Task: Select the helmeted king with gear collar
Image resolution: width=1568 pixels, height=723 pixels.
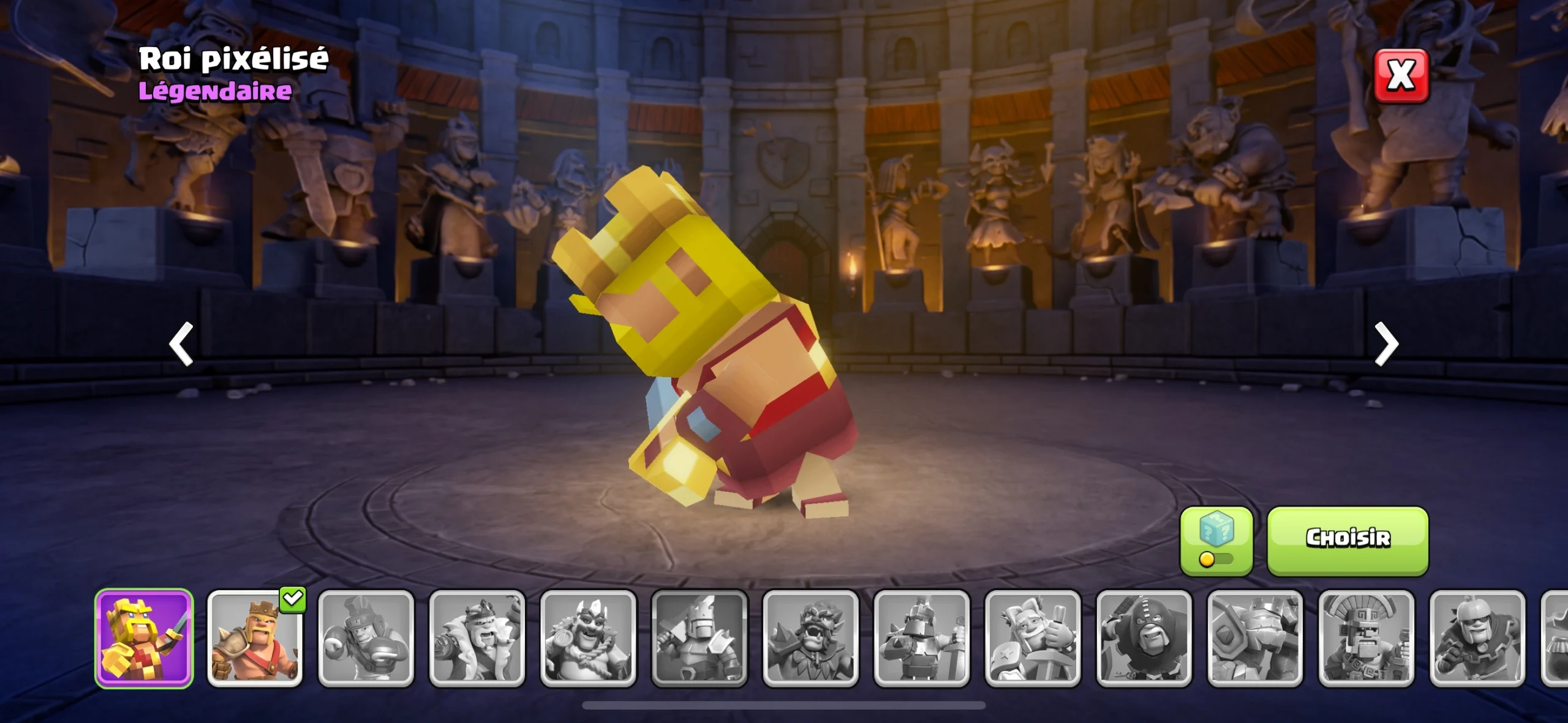Action: pos(1477,638)
